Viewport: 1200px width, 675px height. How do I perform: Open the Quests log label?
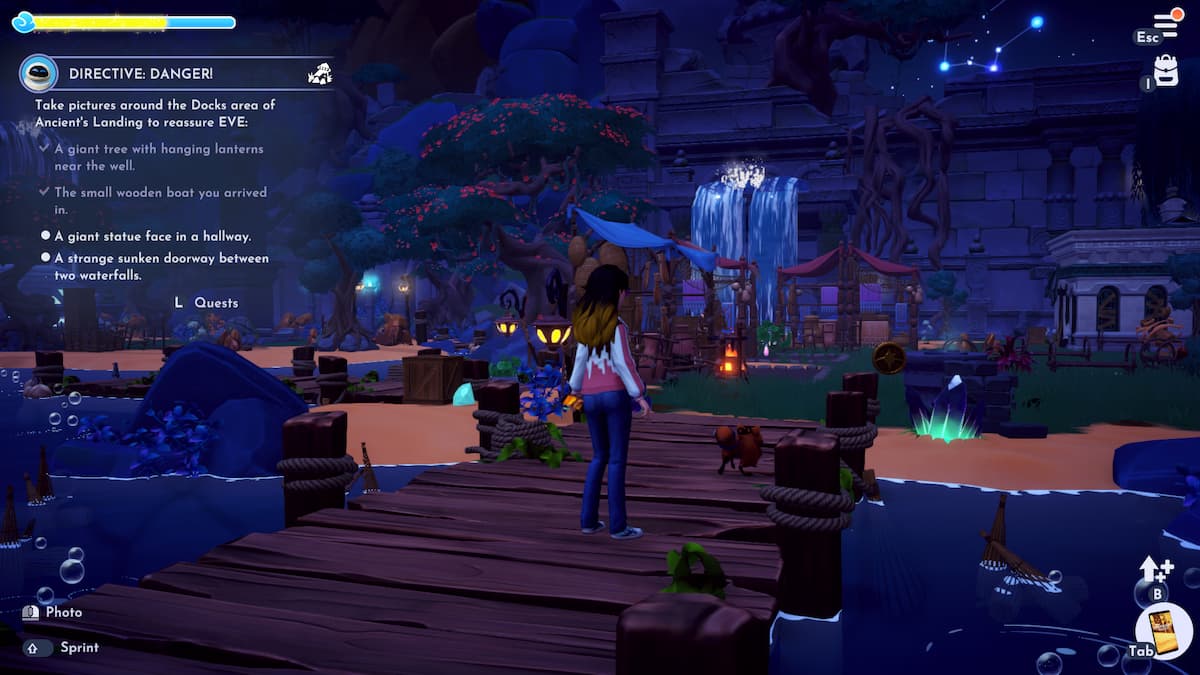215,303
